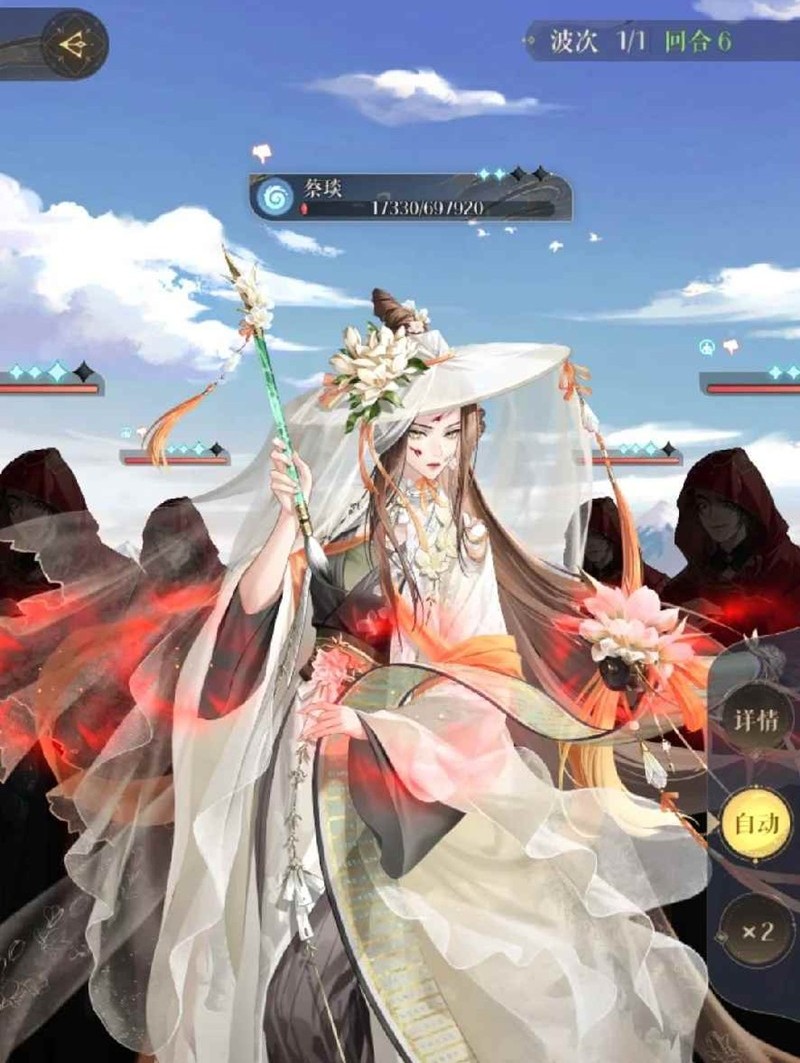Tap the back arrow button
Viewport: 800px width, 1063px height.
point(73,44)
